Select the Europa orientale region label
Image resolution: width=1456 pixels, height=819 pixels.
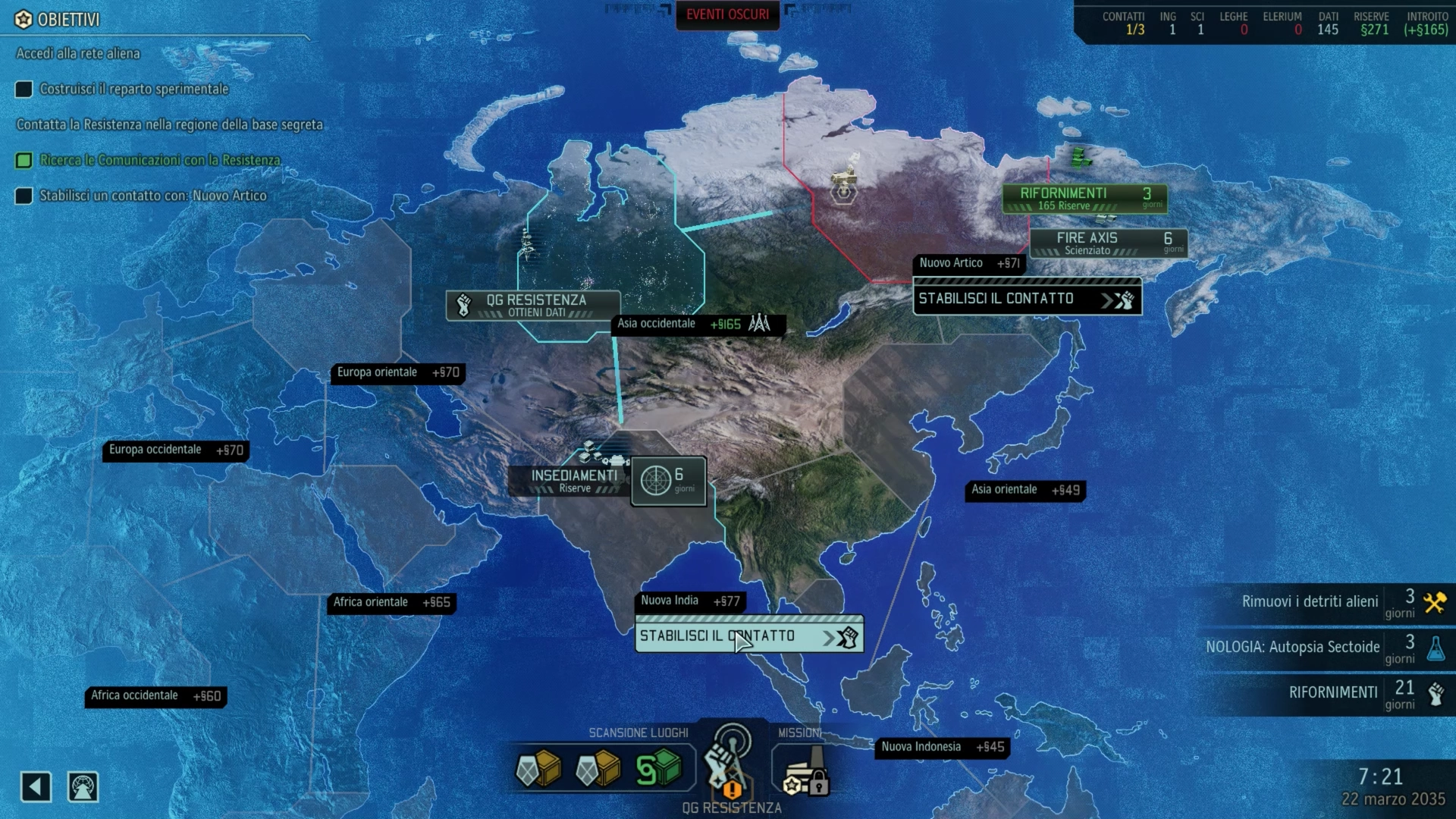point(397,373)
